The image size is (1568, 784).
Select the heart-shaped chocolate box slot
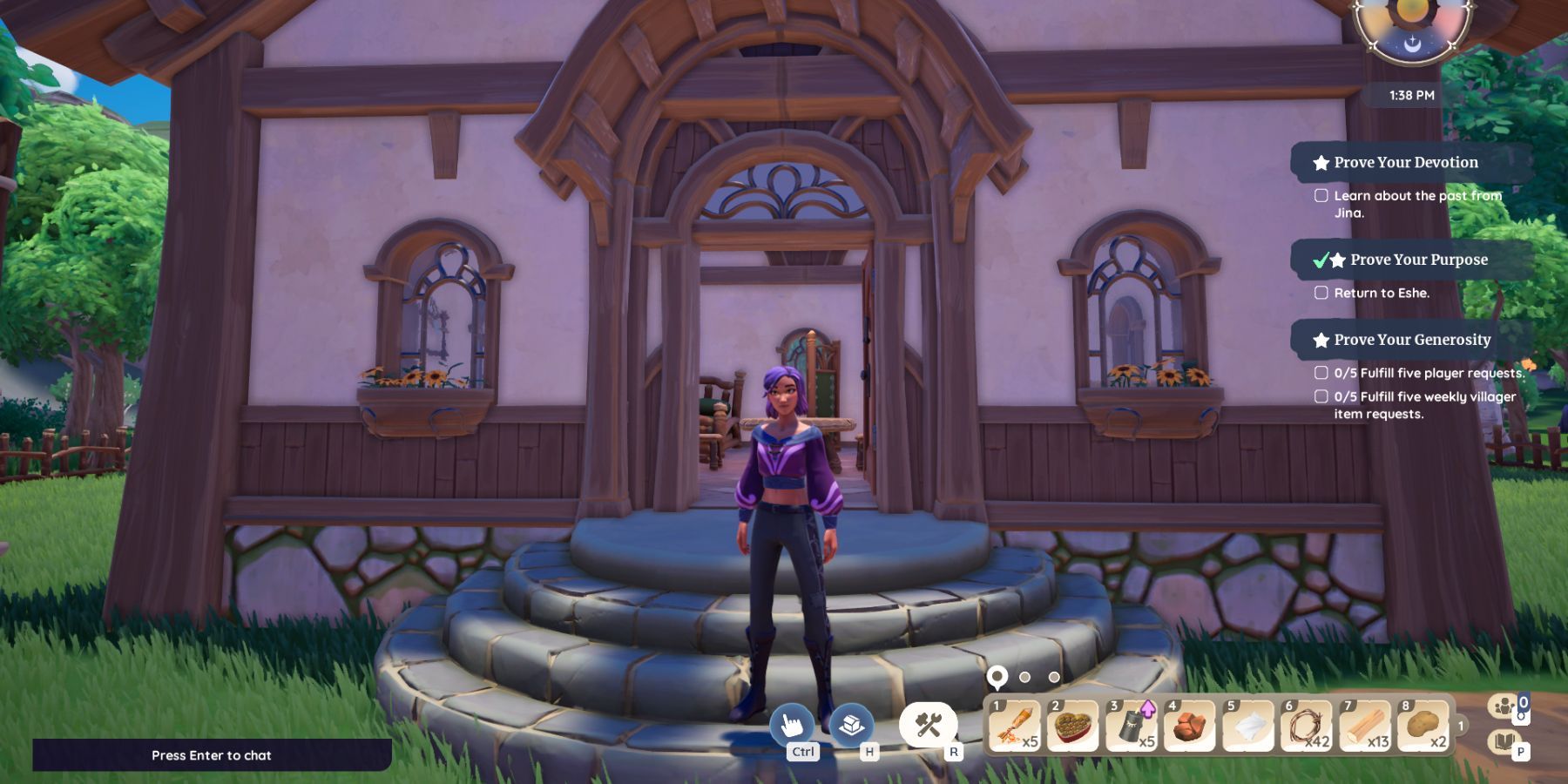pos(1073,725)
